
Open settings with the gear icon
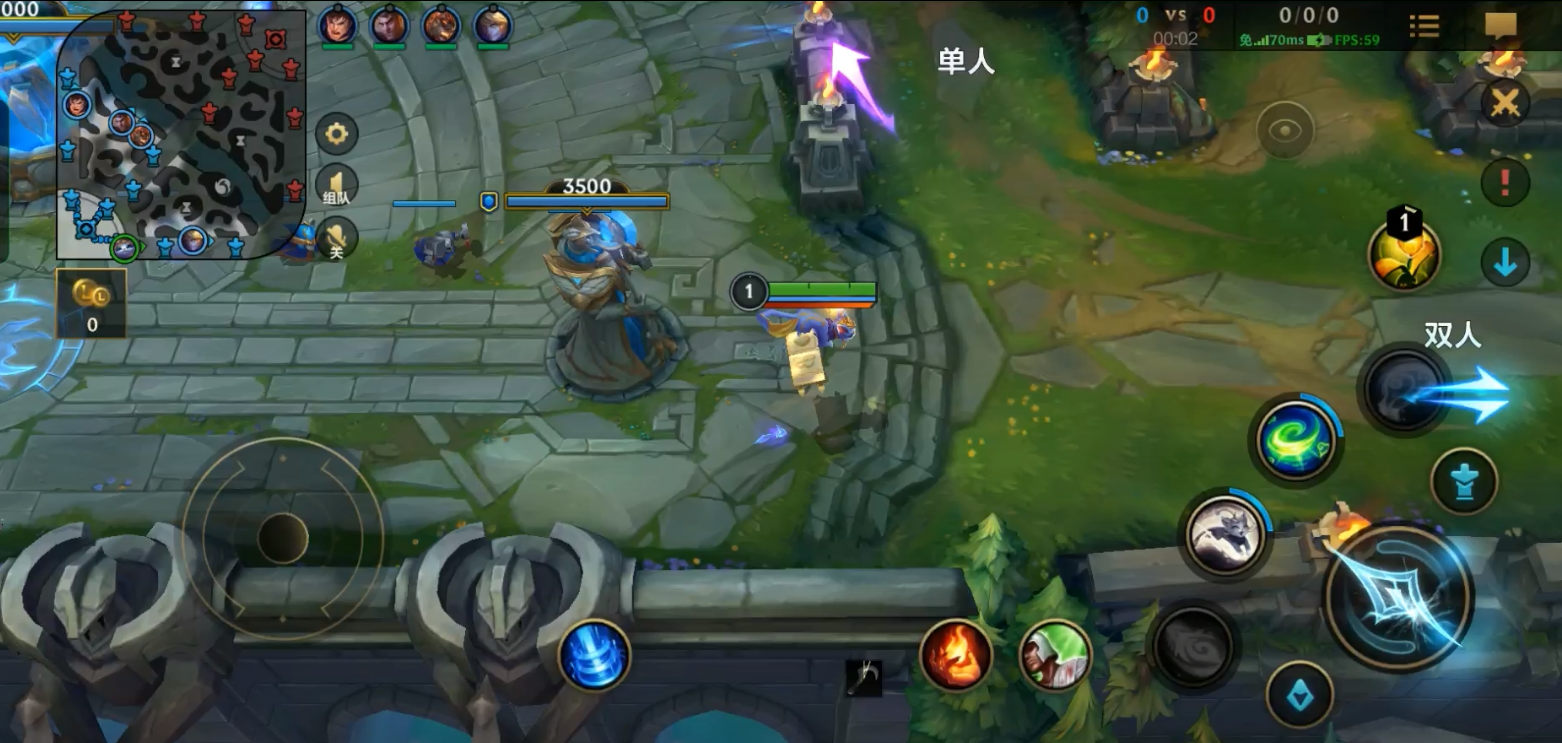(x=337, y=134)
